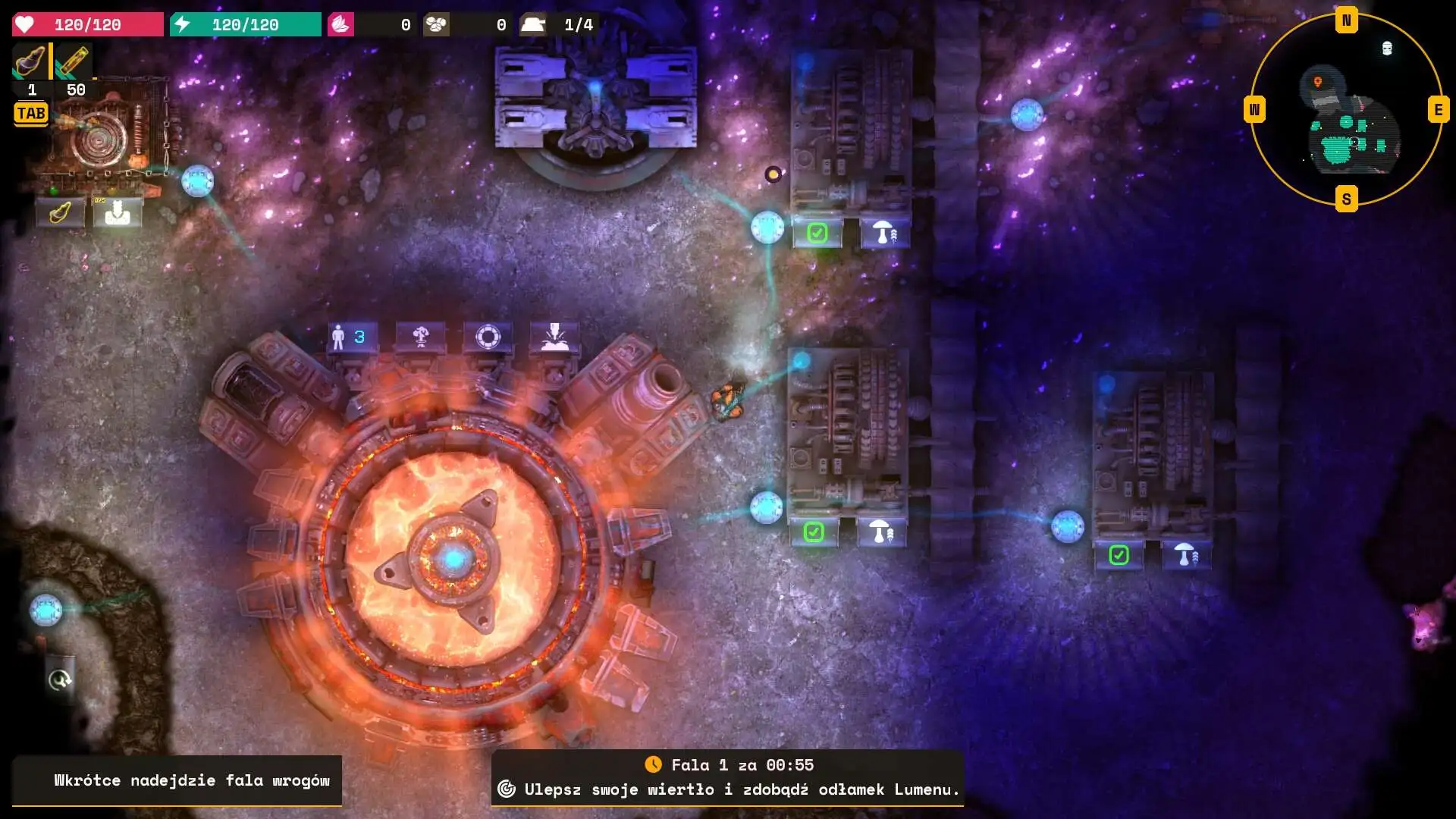Open the circular minimap
The width and height of the screenshot is (1456, 819).
[1346, 110]
